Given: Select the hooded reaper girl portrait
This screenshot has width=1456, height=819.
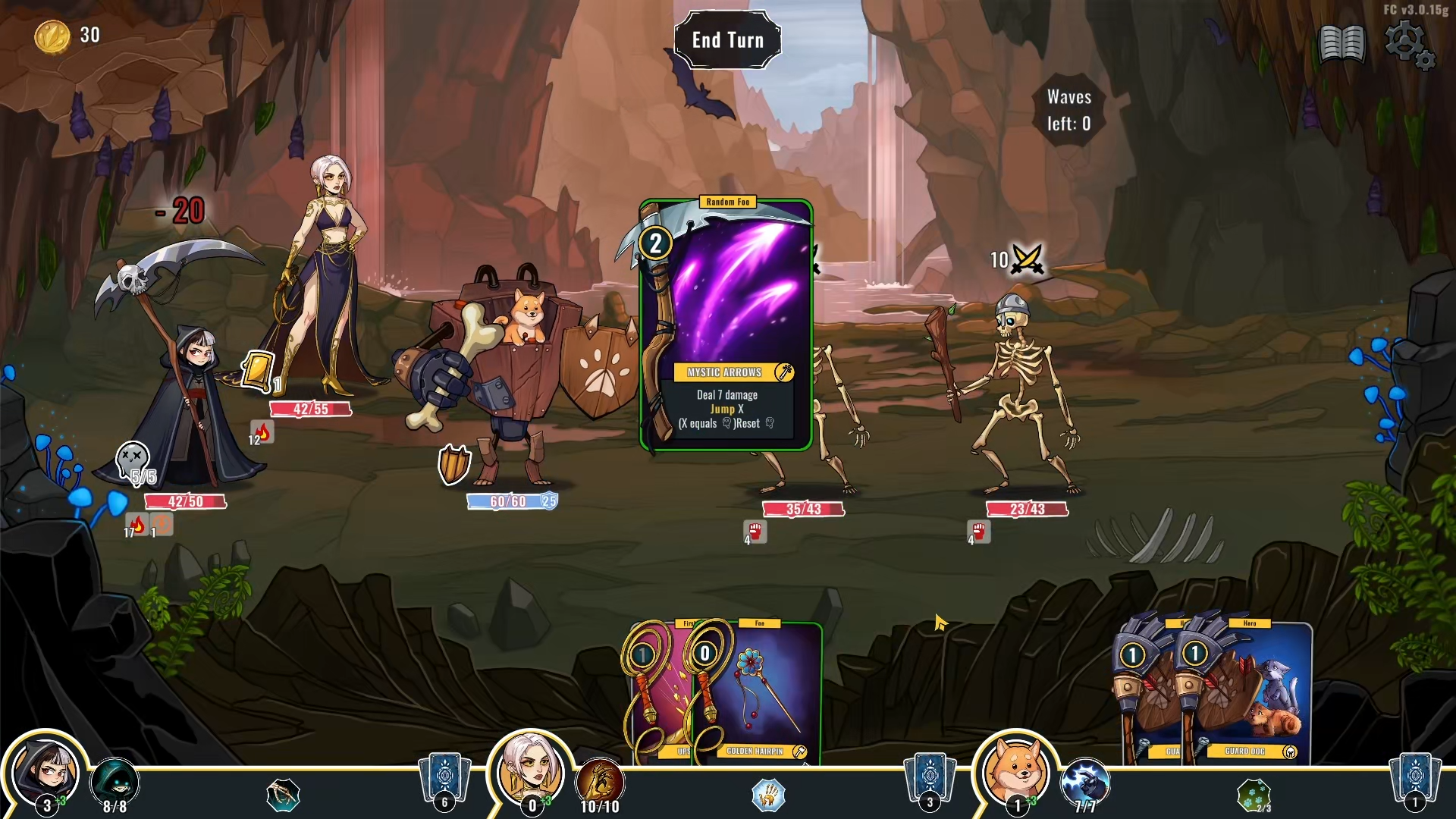Looking at the screenshot, I should point(45,773).
